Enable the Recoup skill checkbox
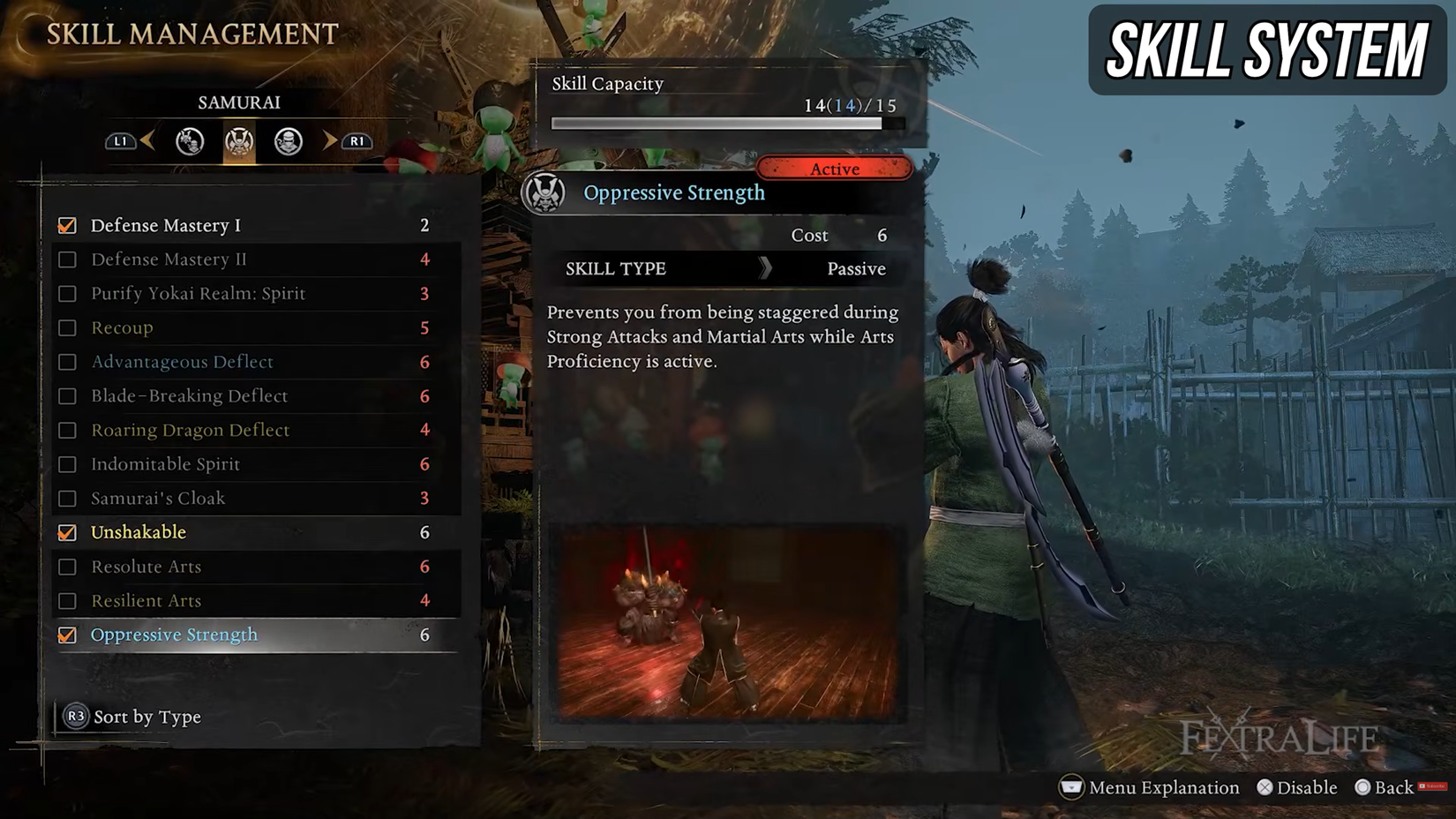Image resolution: width=1456 pixels, height=819 pixels. point(67,327)
